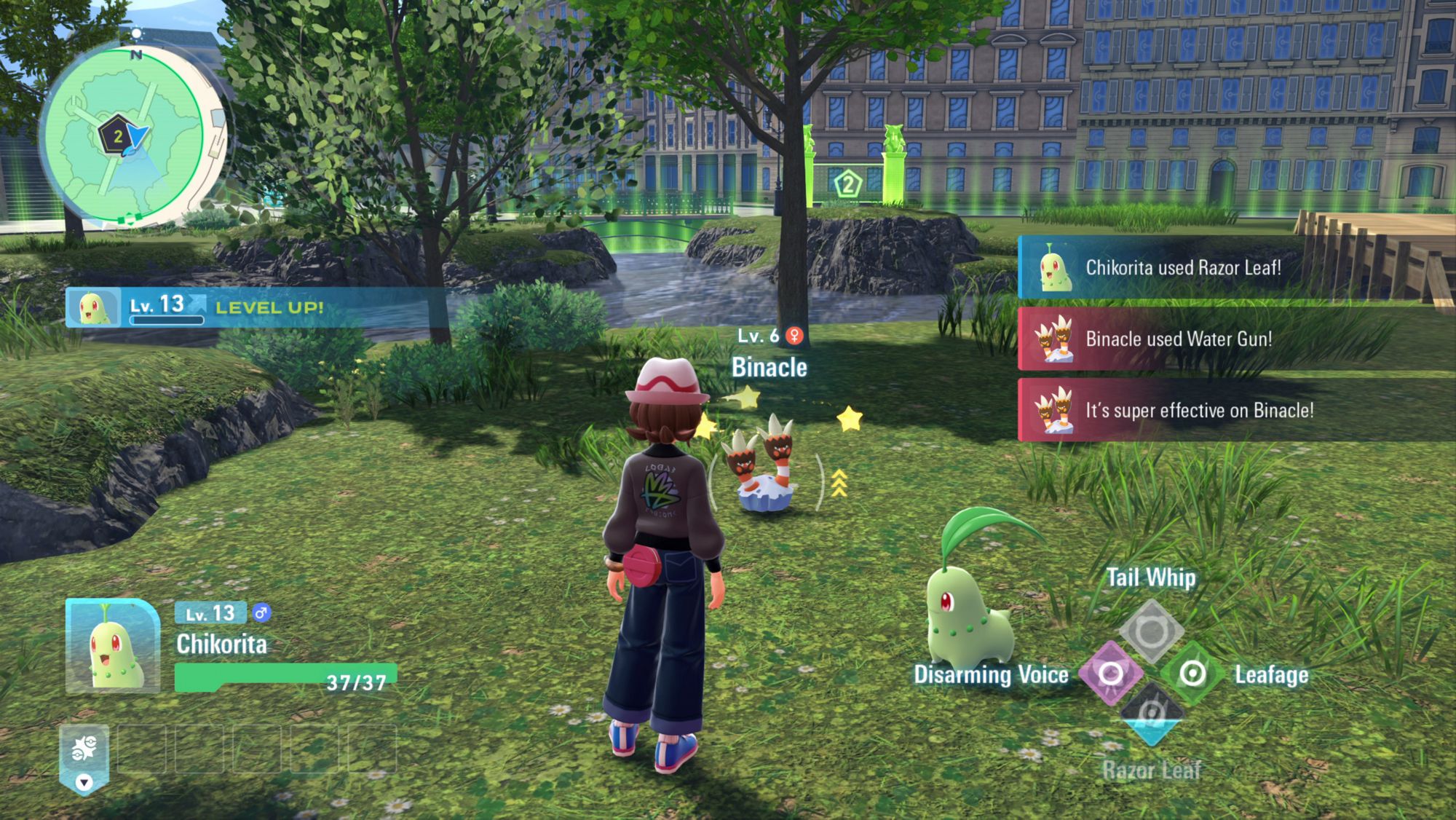The image size is (1456, 820).
Task: Click the zone 2 marker on minimap
Action: click(x=116, y=136)
